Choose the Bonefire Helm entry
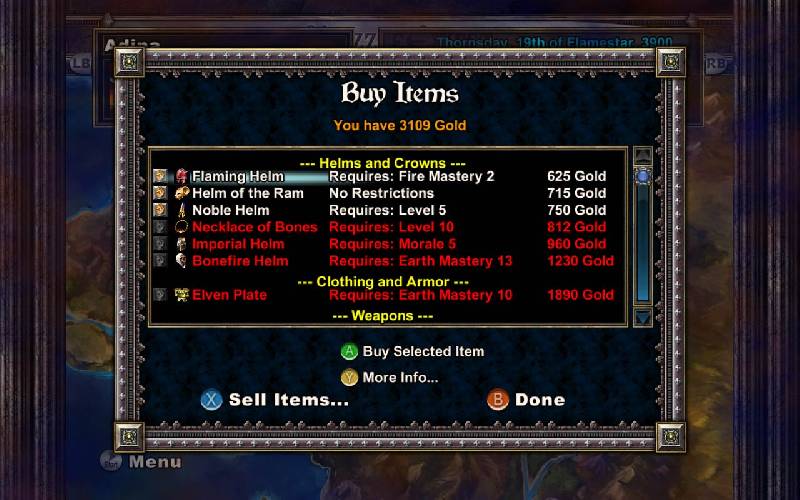The width and height of the screenshot is (800, 500). pos(239,261)
